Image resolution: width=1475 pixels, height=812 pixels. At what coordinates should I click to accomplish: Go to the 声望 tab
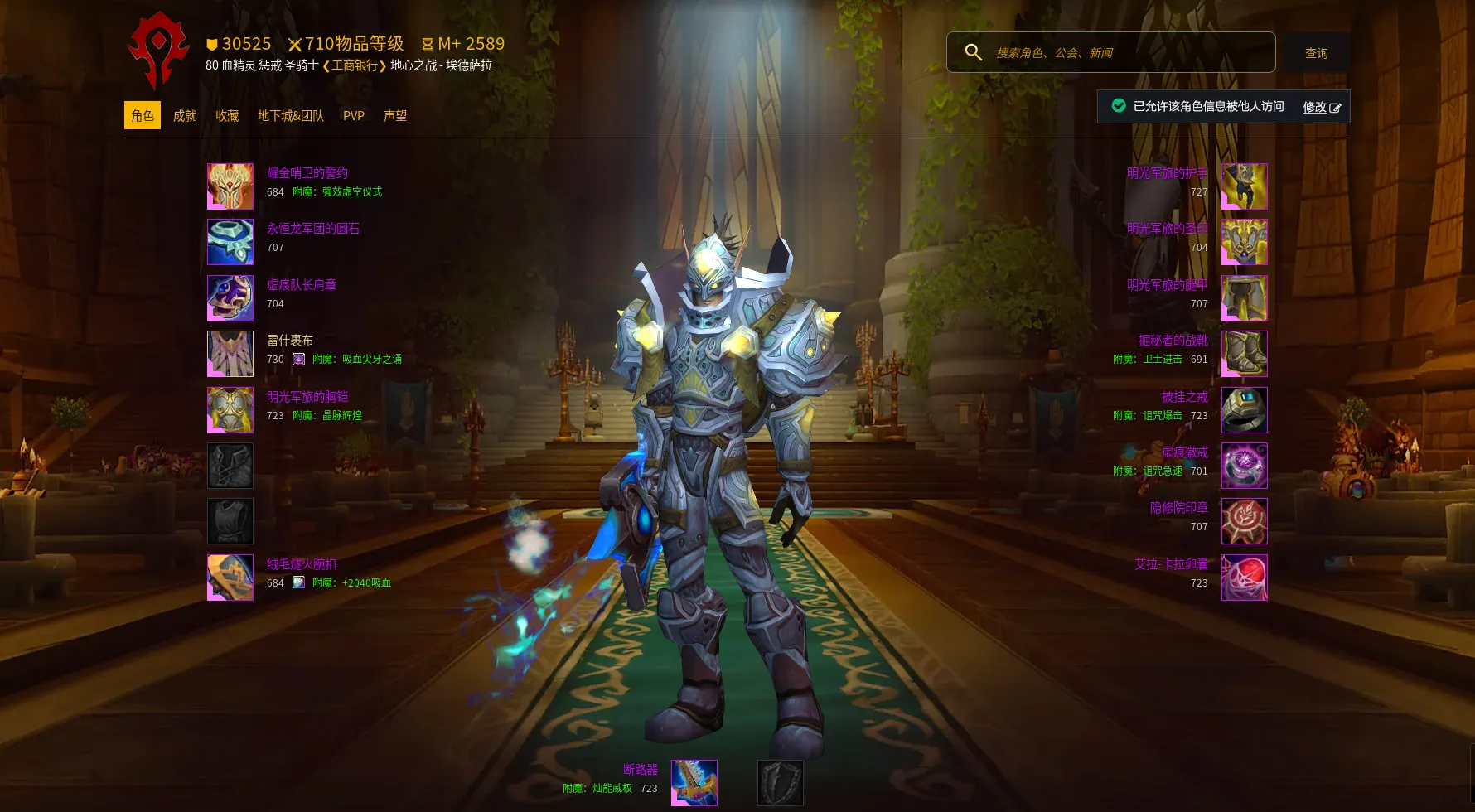click(395, 116)
